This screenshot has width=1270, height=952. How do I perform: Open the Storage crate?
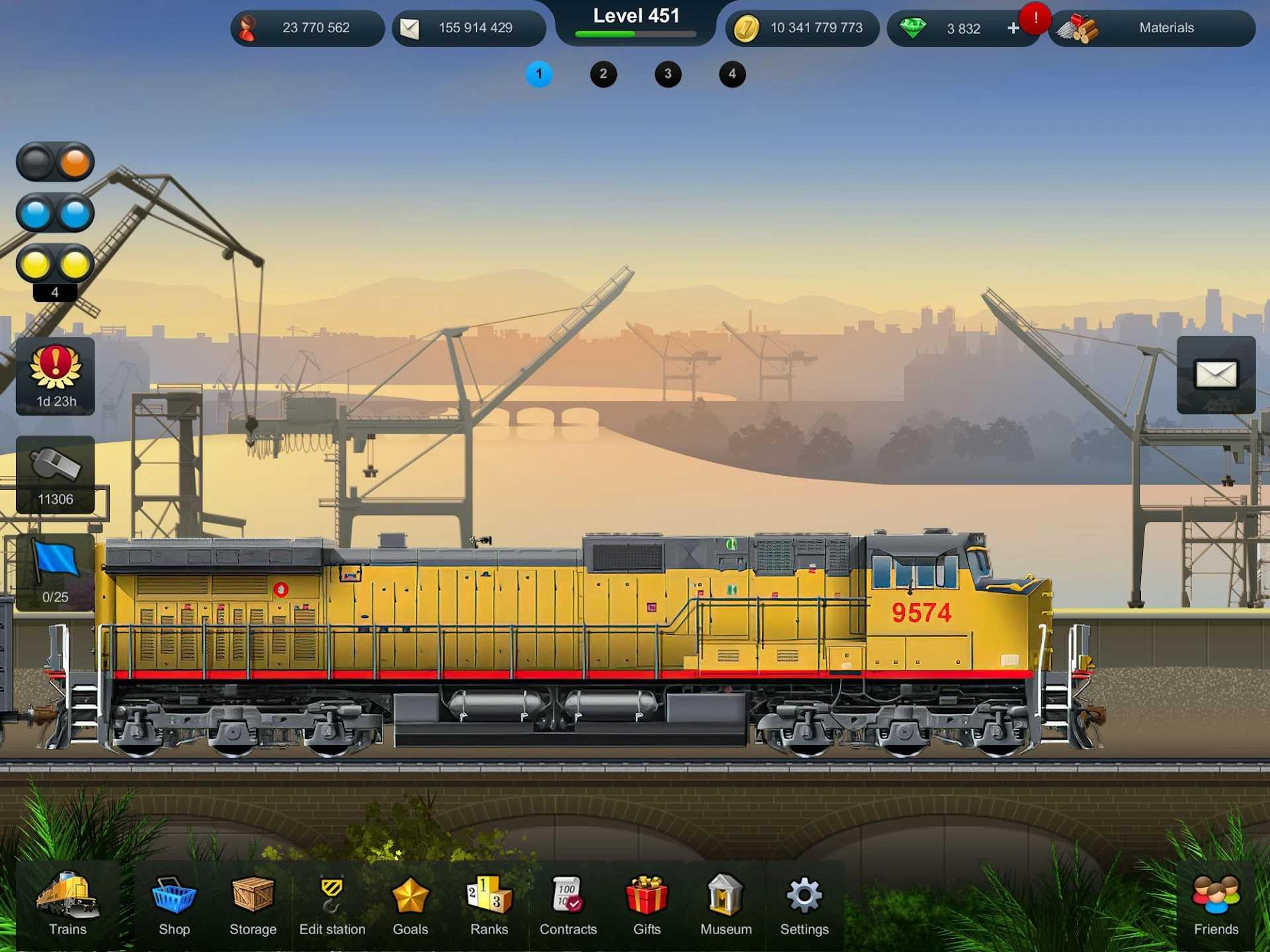click(252, 906)
